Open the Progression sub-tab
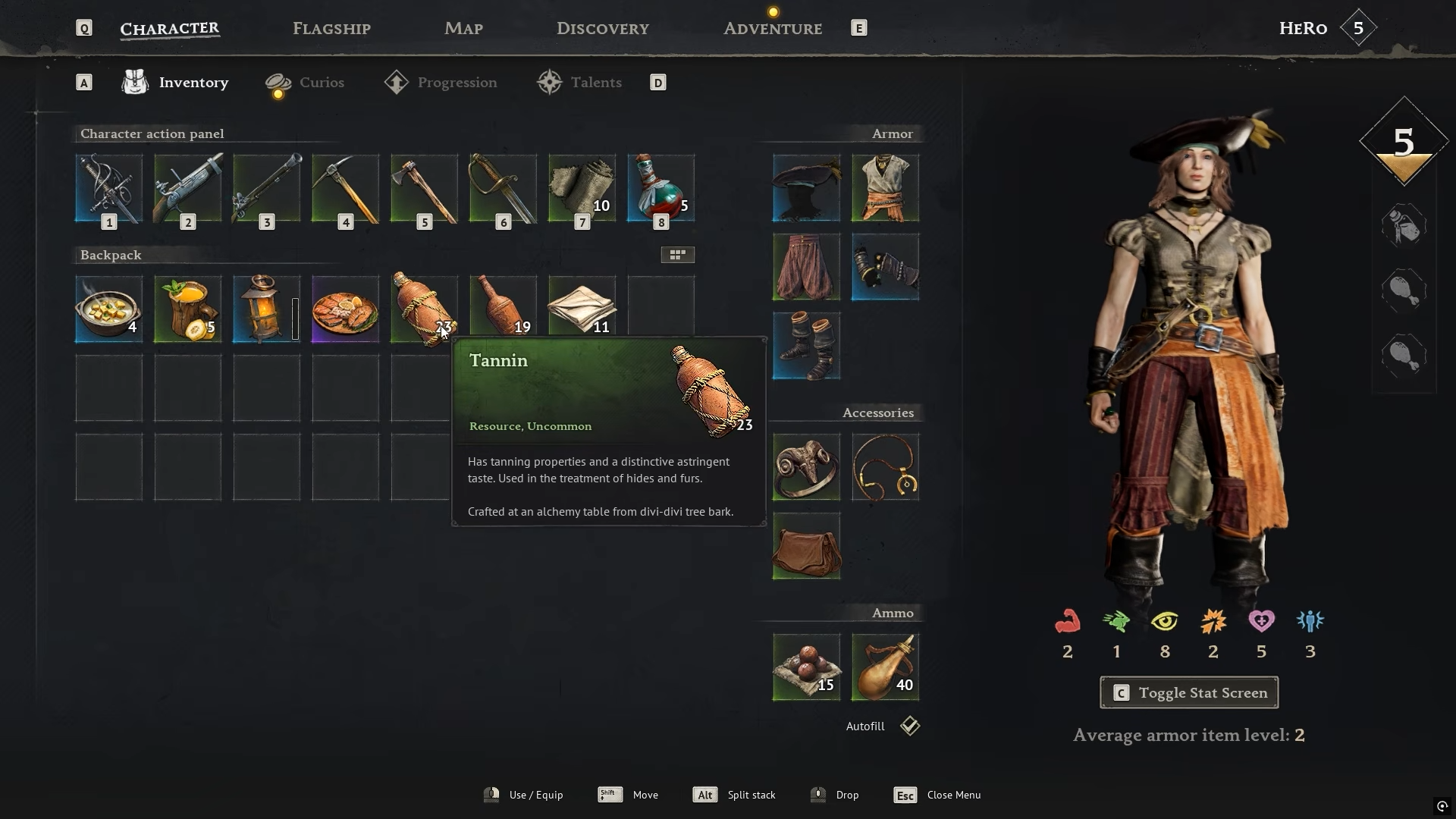The height and width of the screenshot is (819, 1456). [457, 83]
